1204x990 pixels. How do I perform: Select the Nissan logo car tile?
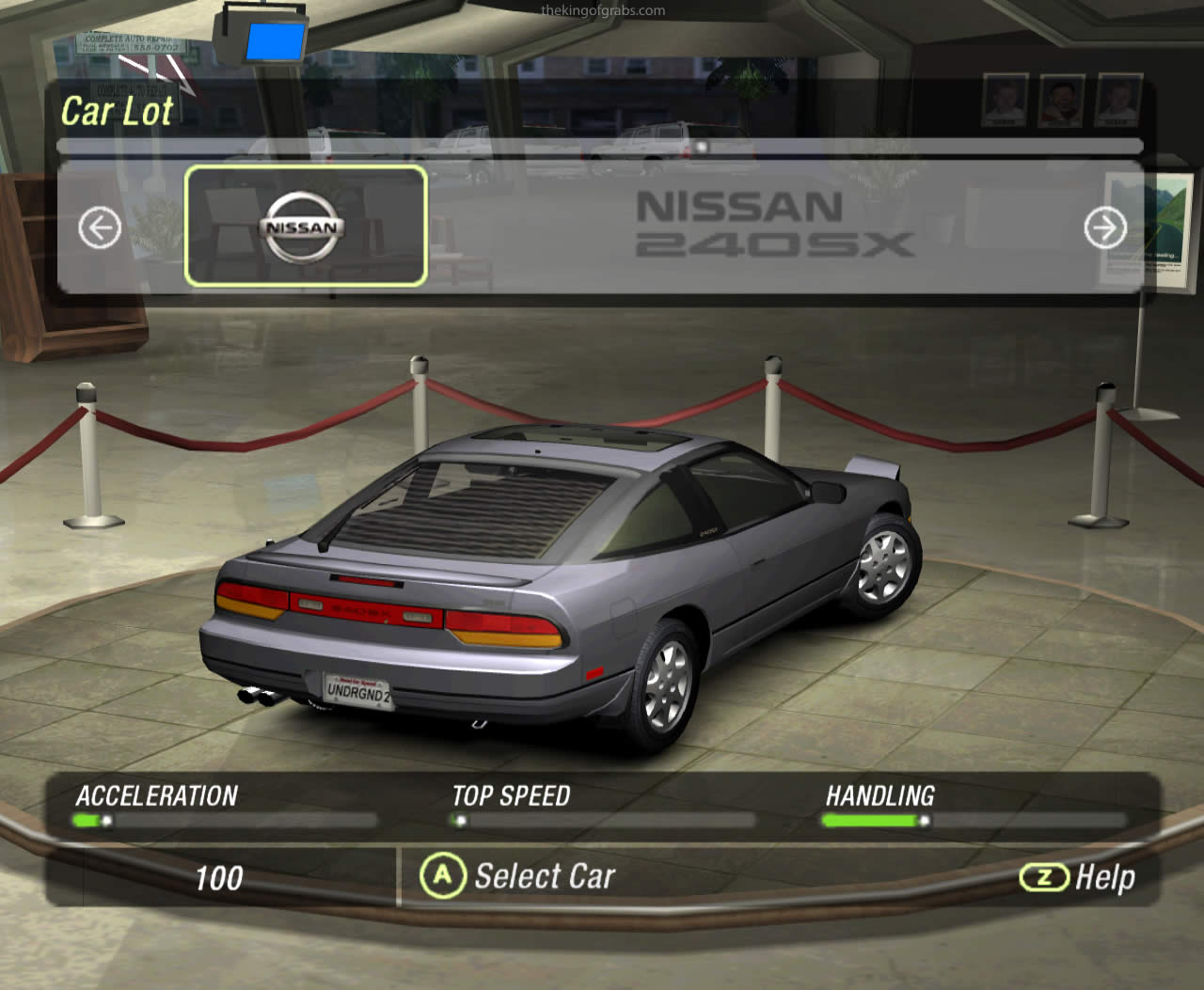pos(306,226)
